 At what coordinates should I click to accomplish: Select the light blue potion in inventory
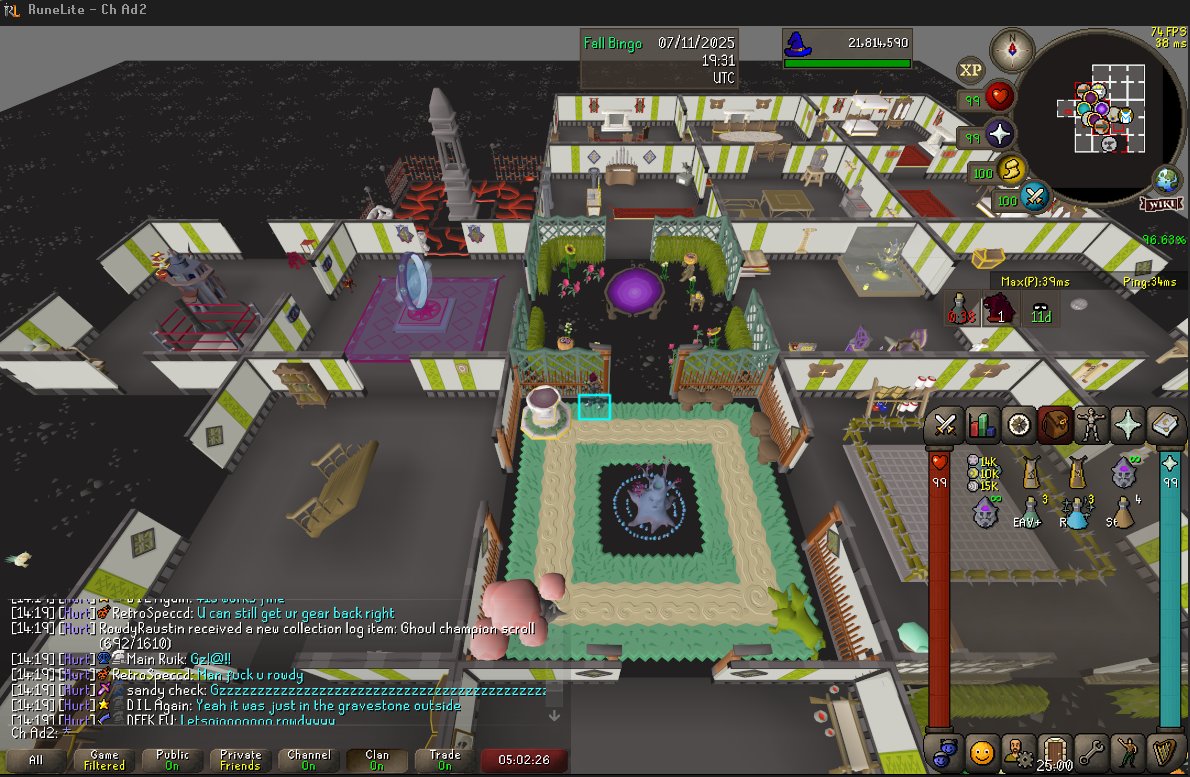pyautogui.click(x=1076, y=512)
